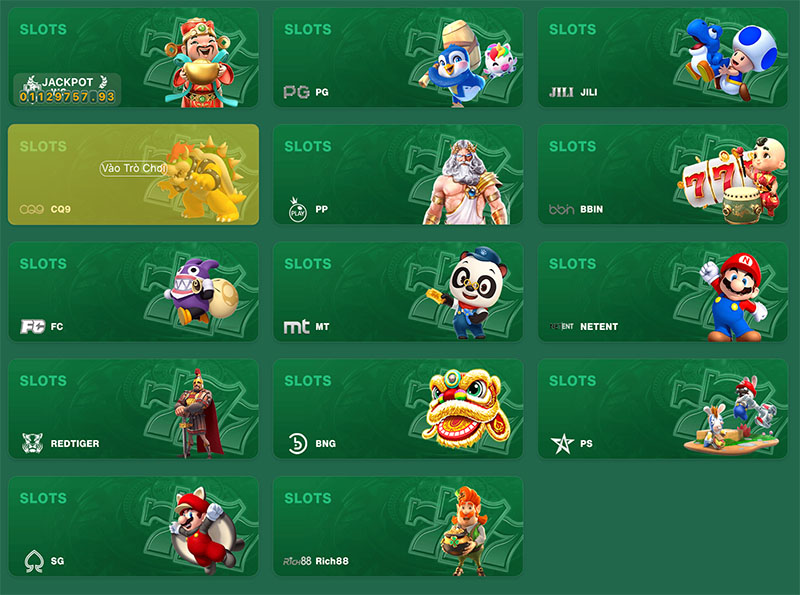The width and height of the screenshot is (800, 595).
Task: Select the PG slots provider
Action: (397, 58)
